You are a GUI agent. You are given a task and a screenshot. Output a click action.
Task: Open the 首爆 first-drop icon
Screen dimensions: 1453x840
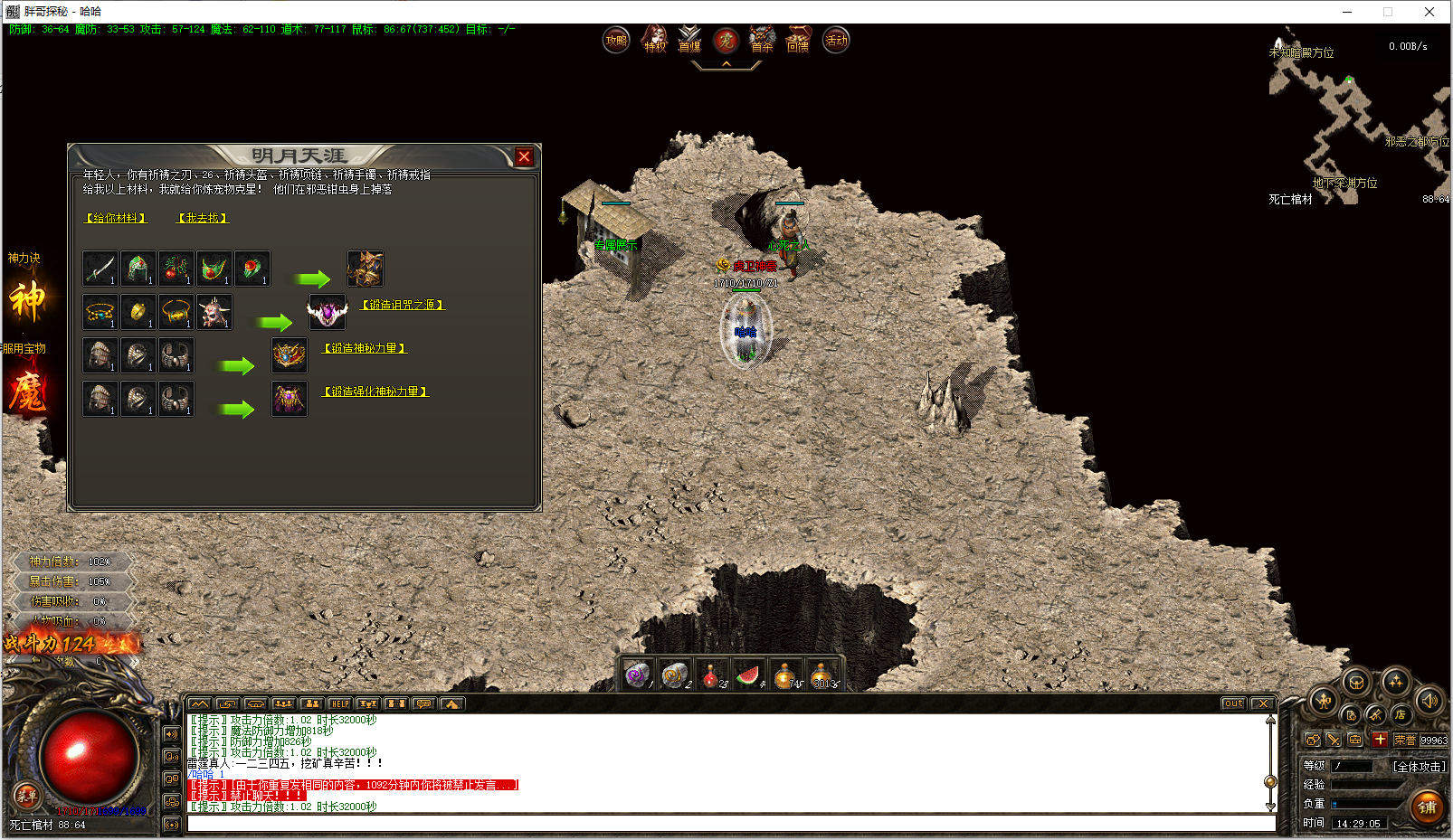point(689,40)
